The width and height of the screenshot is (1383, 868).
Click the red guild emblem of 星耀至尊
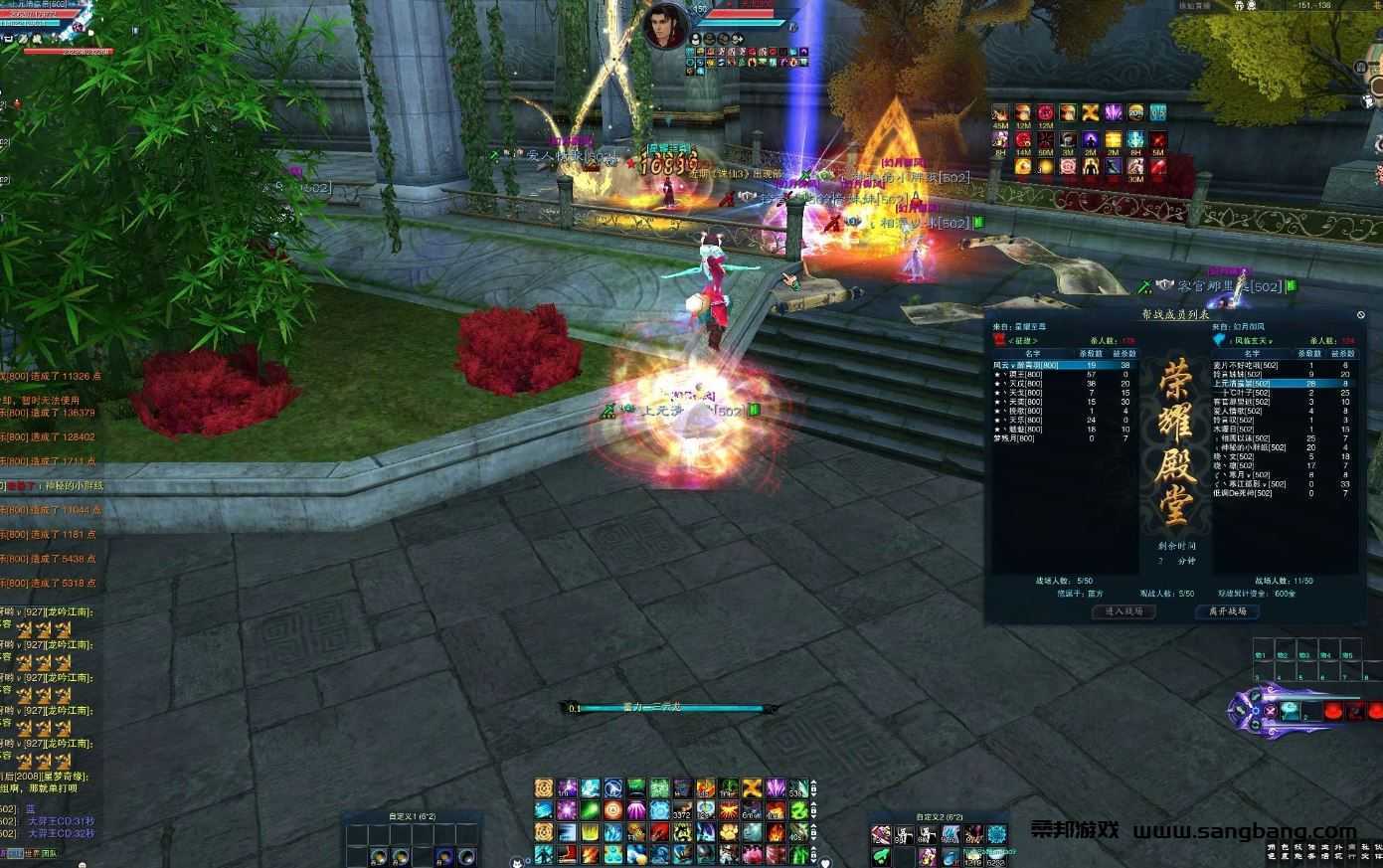coord(1000,340)
